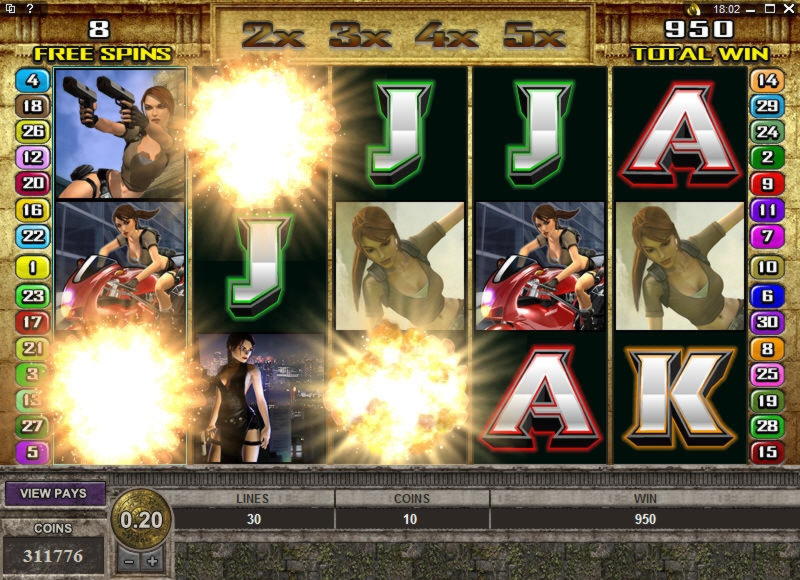Select payline 15 marker
This screenshot has width=800, height=580.
767,452
